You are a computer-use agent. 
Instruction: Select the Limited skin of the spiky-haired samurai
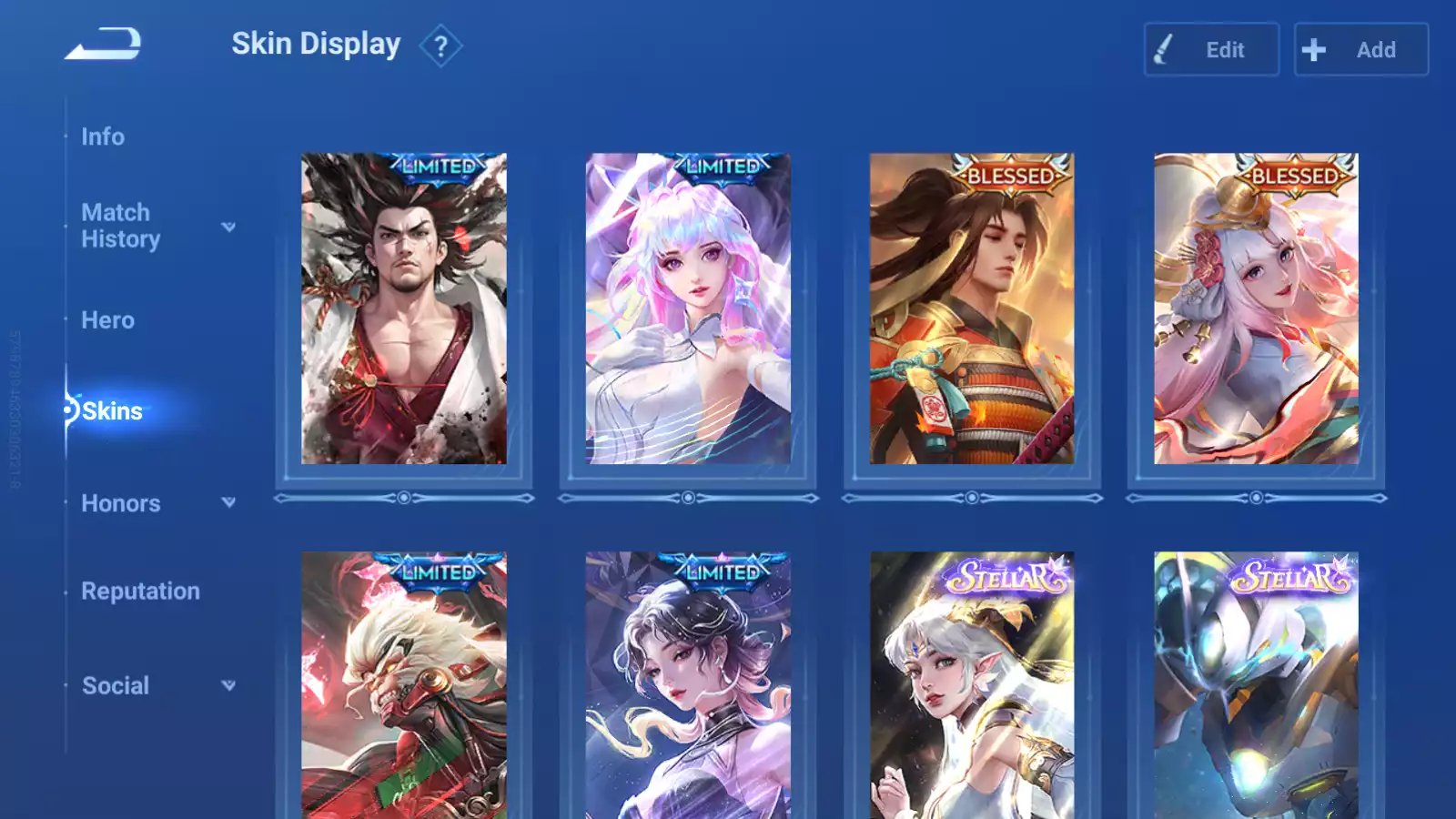pyautogui.click(x=404, y=309)
